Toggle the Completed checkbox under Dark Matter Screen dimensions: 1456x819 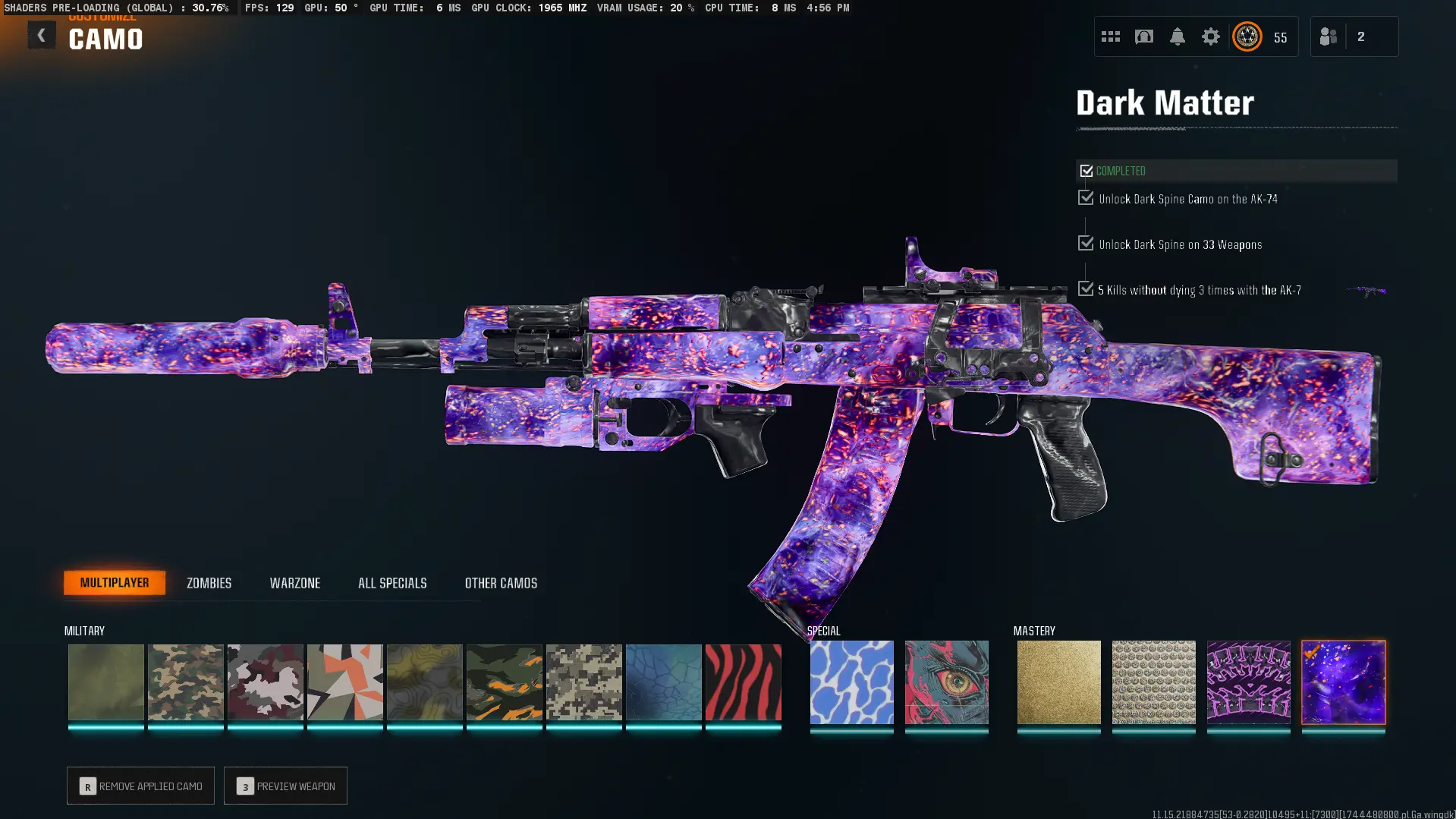point(1086,171)
